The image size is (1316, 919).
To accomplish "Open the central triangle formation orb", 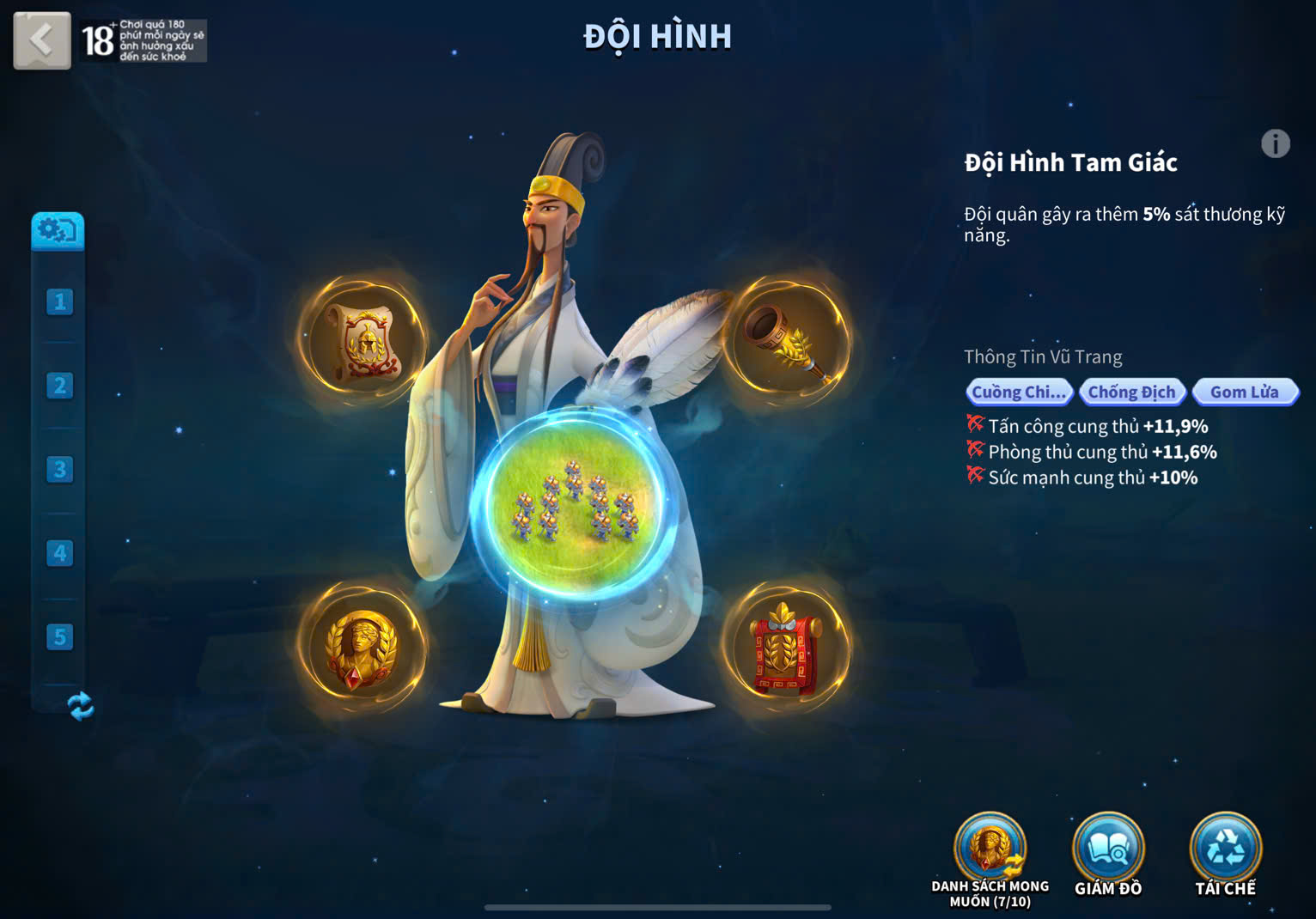I will click(x=574, y=503).
